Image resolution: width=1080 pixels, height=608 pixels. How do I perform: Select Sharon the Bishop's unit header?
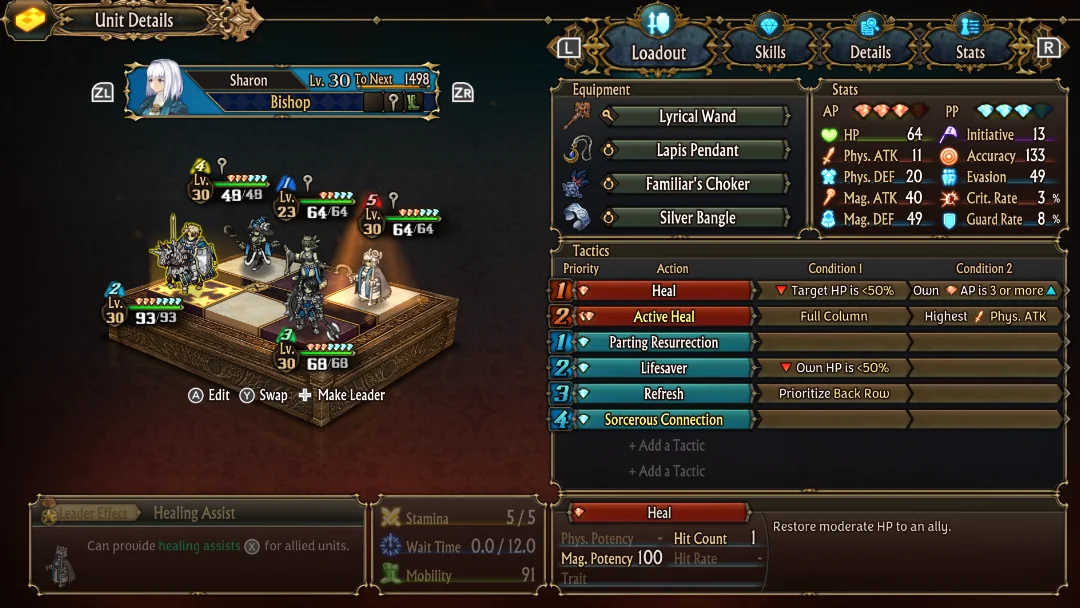click(282, 91)
